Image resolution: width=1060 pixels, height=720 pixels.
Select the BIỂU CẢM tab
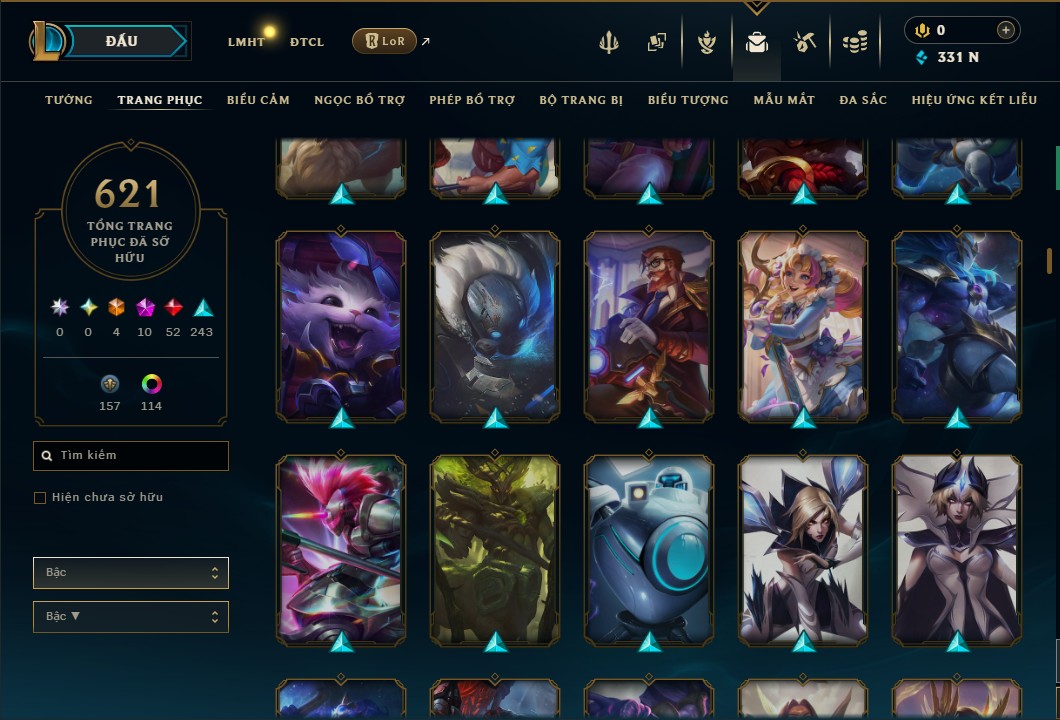coord(258,100)
